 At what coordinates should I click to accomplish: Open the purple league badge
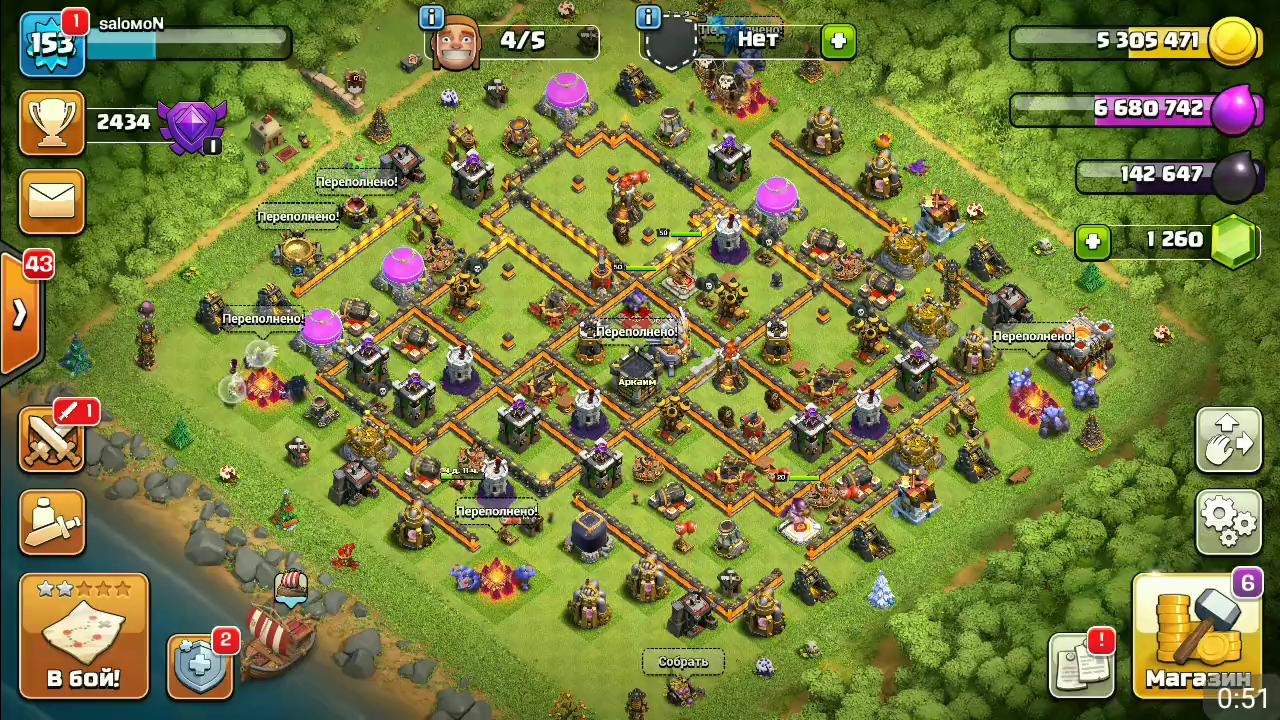point(192,126)
